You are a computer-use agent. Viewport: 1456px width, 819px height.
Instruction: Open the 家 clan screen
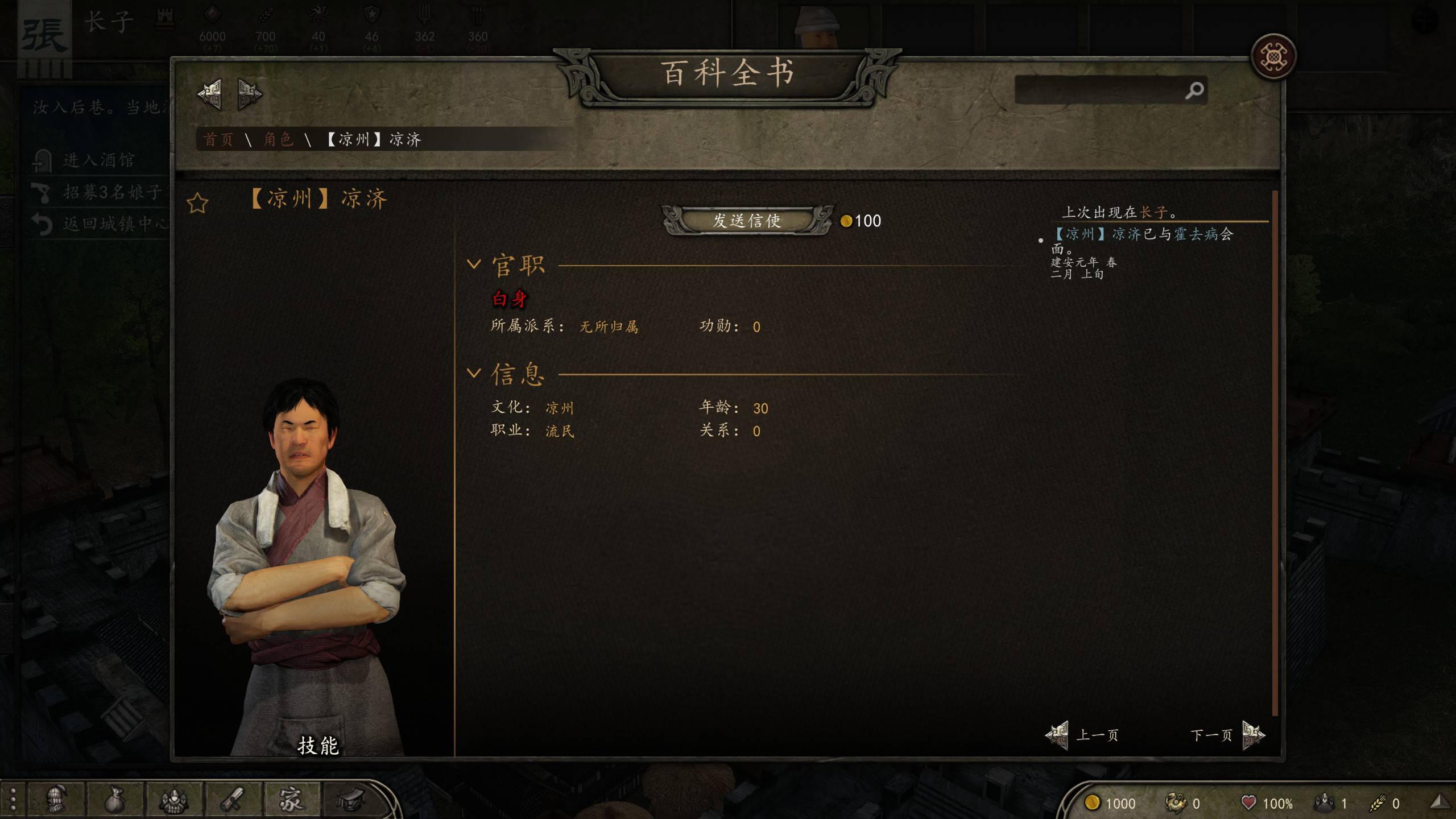tap(291, 800)
